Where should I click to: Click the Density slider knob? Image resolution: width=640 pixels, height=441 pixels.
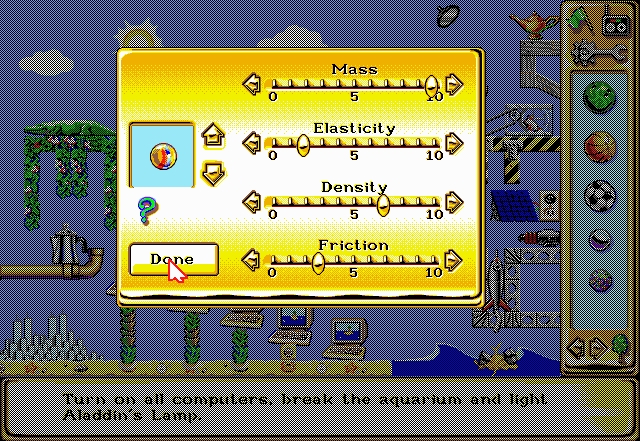383,203
